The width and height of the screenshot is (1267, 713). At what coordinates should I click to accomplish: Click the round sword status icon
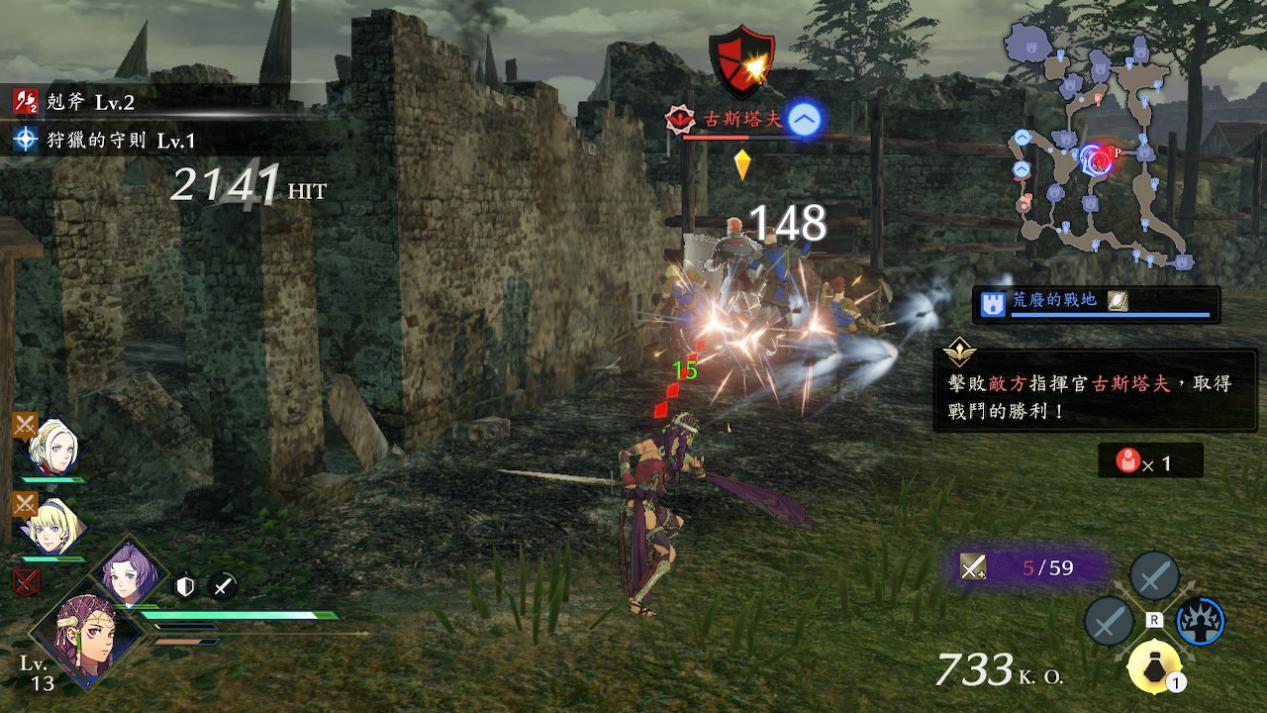pos(222,586)
